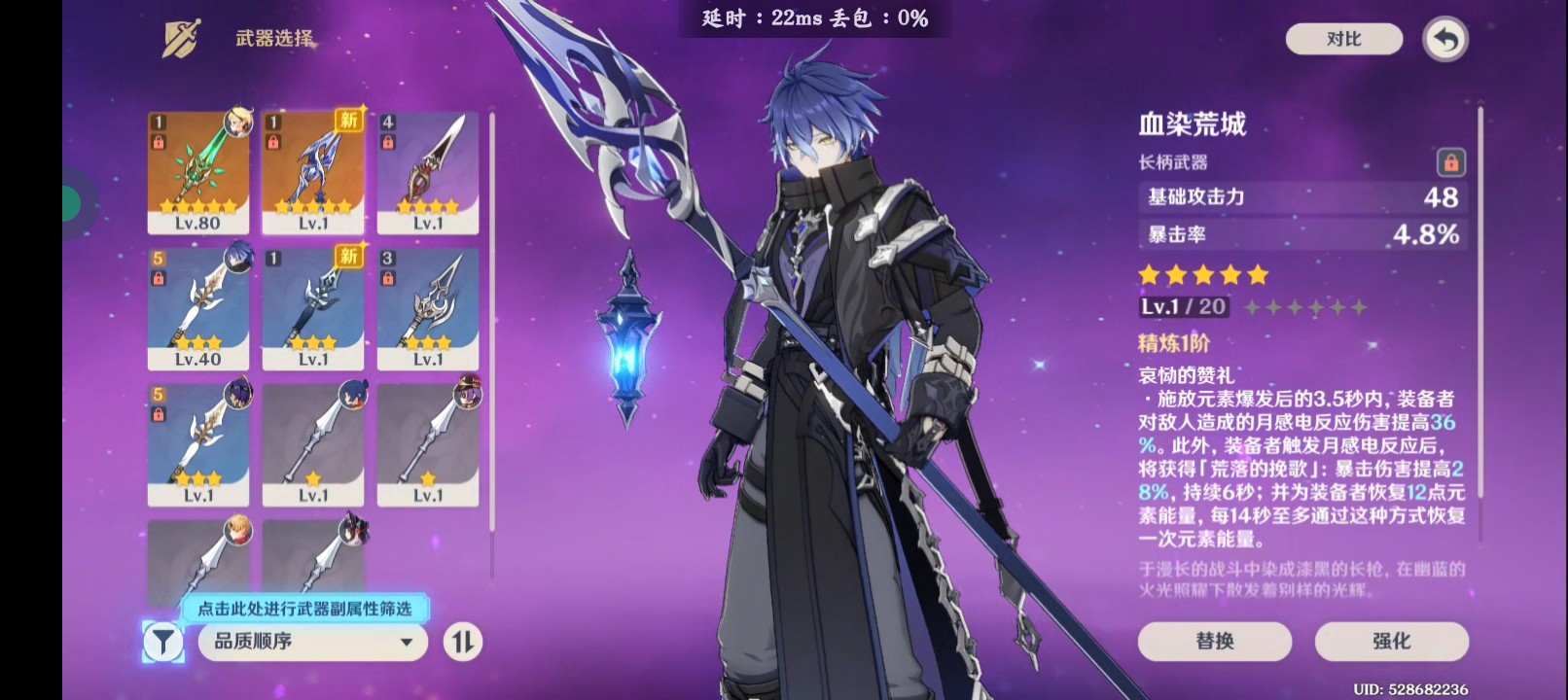This screenshot has width=1568, height=700.
Task: Choose the three-star halberd with refinement 3
Action: pos(428,309)
